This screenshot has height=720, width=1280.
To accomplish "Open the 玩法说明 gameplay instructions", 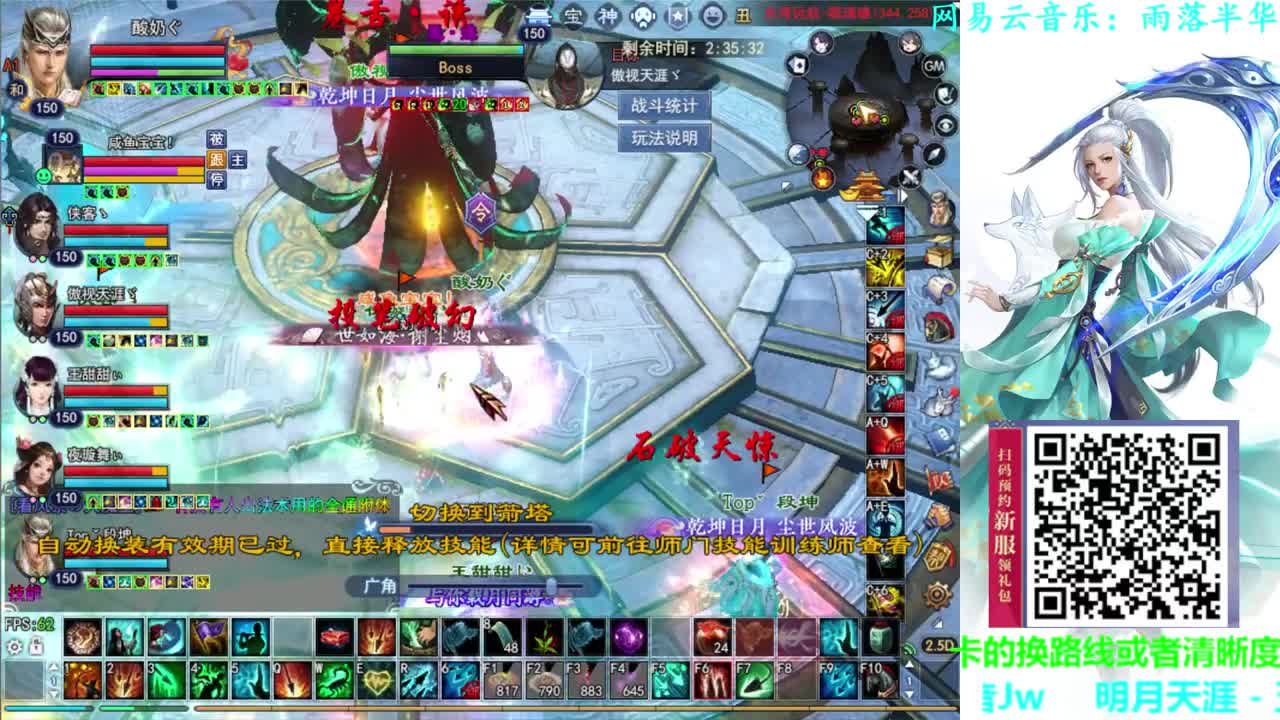I will click(x=666, y=137).
